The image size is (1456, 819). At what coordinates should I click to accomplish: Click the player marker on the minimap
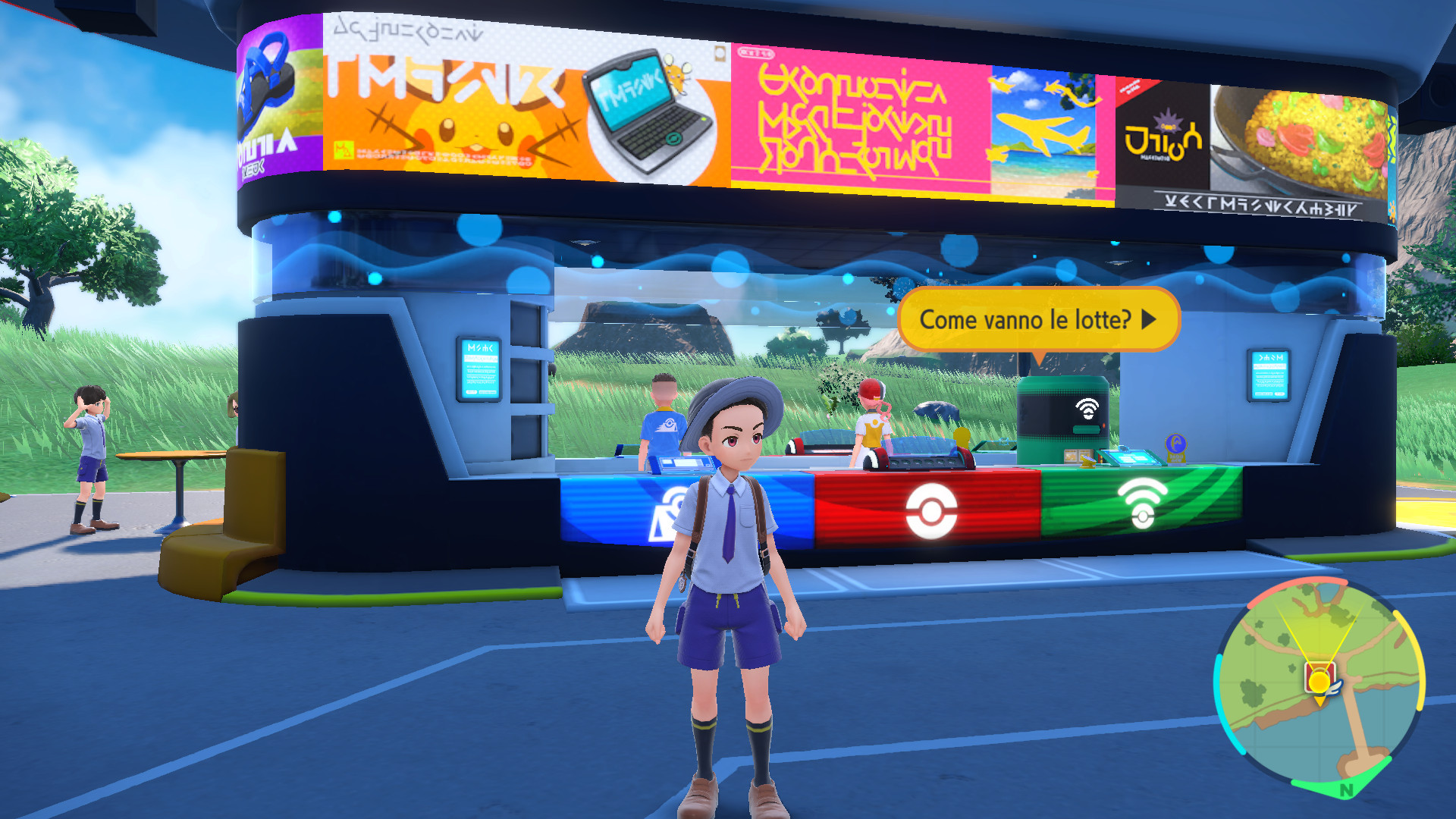point(1320,681)
